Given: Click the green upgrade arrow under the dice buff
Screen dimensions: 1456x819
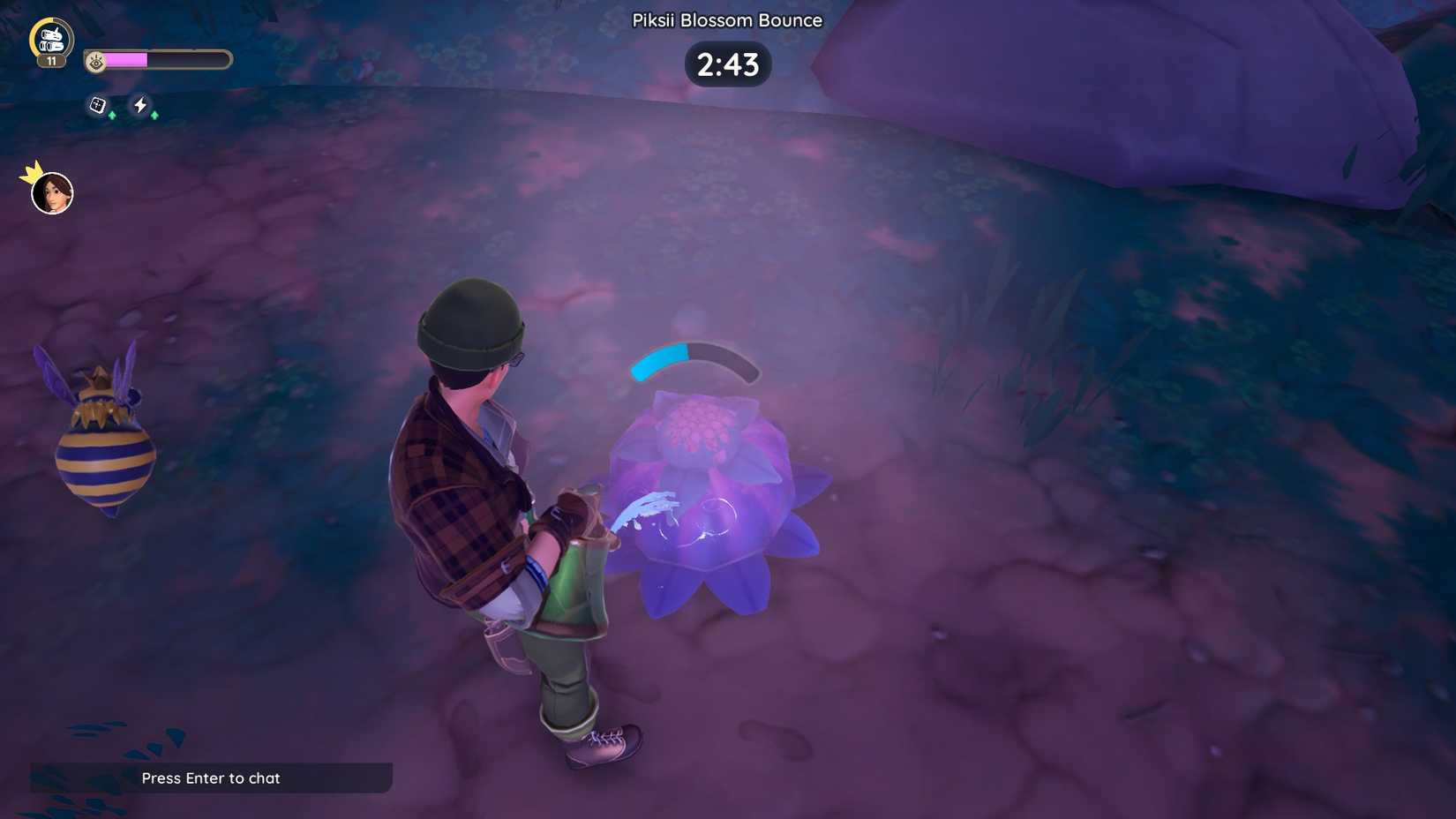Looking at the screenshot, I should pos(112,115).
